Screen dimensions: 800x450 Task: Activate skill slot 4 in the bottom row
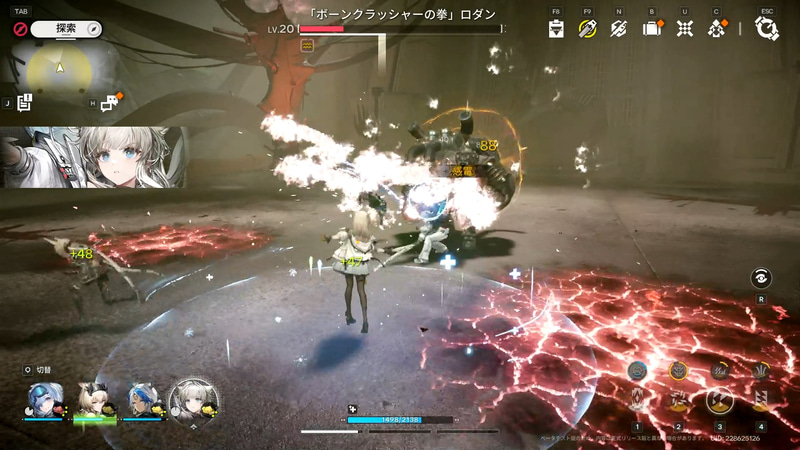point(761,402)
